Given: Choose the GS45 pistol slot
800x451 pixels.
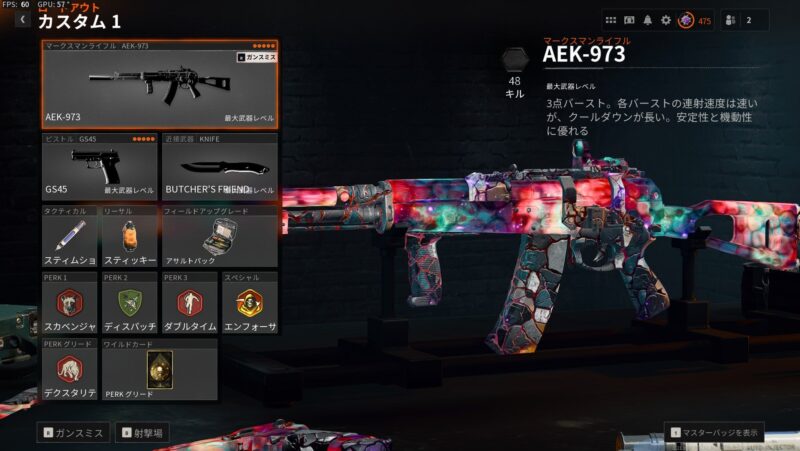Looking at the screenshot, I should point(100,165).
